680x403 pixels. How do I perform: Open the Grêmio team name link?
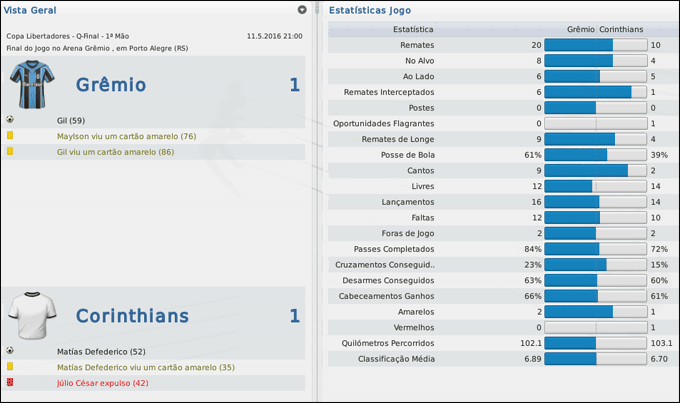point(110,85)
